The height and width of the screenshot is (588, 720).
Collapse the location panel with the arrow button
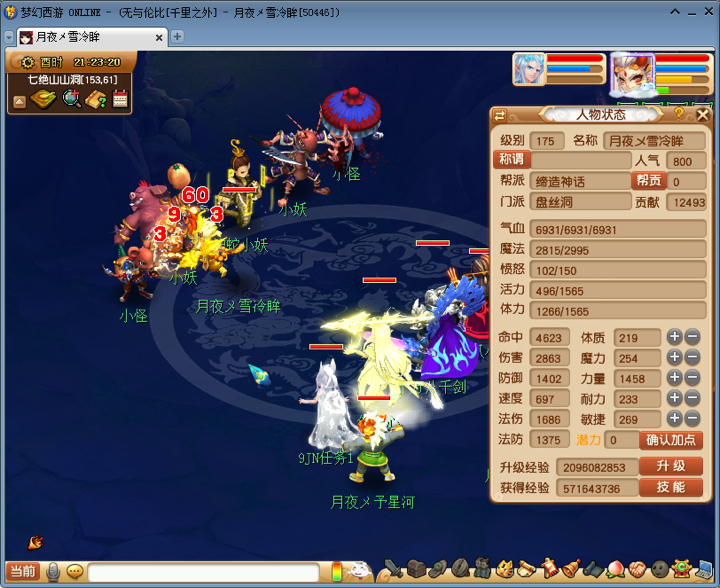19,100
